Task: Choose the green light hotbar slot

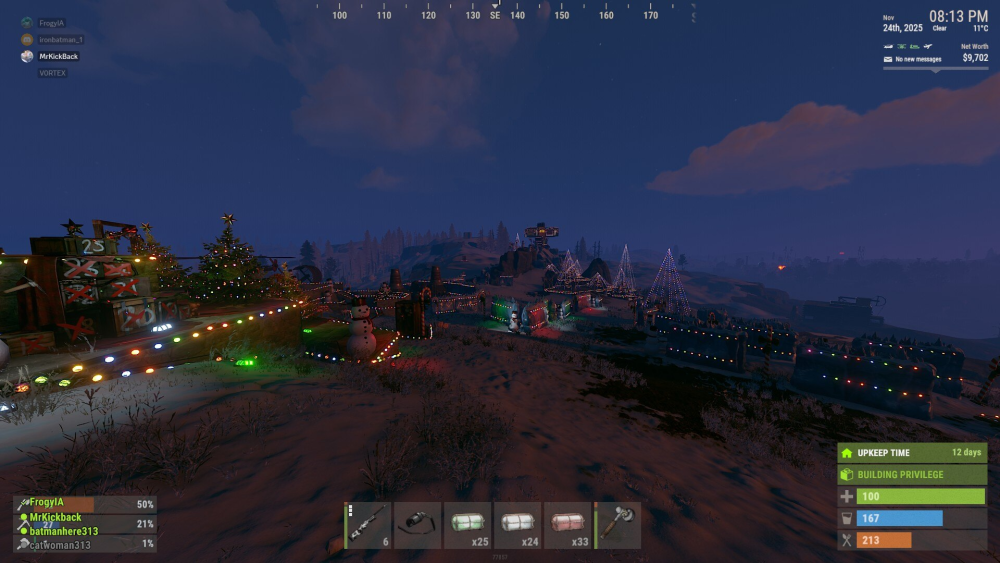Action: click(x=468, y=525)
